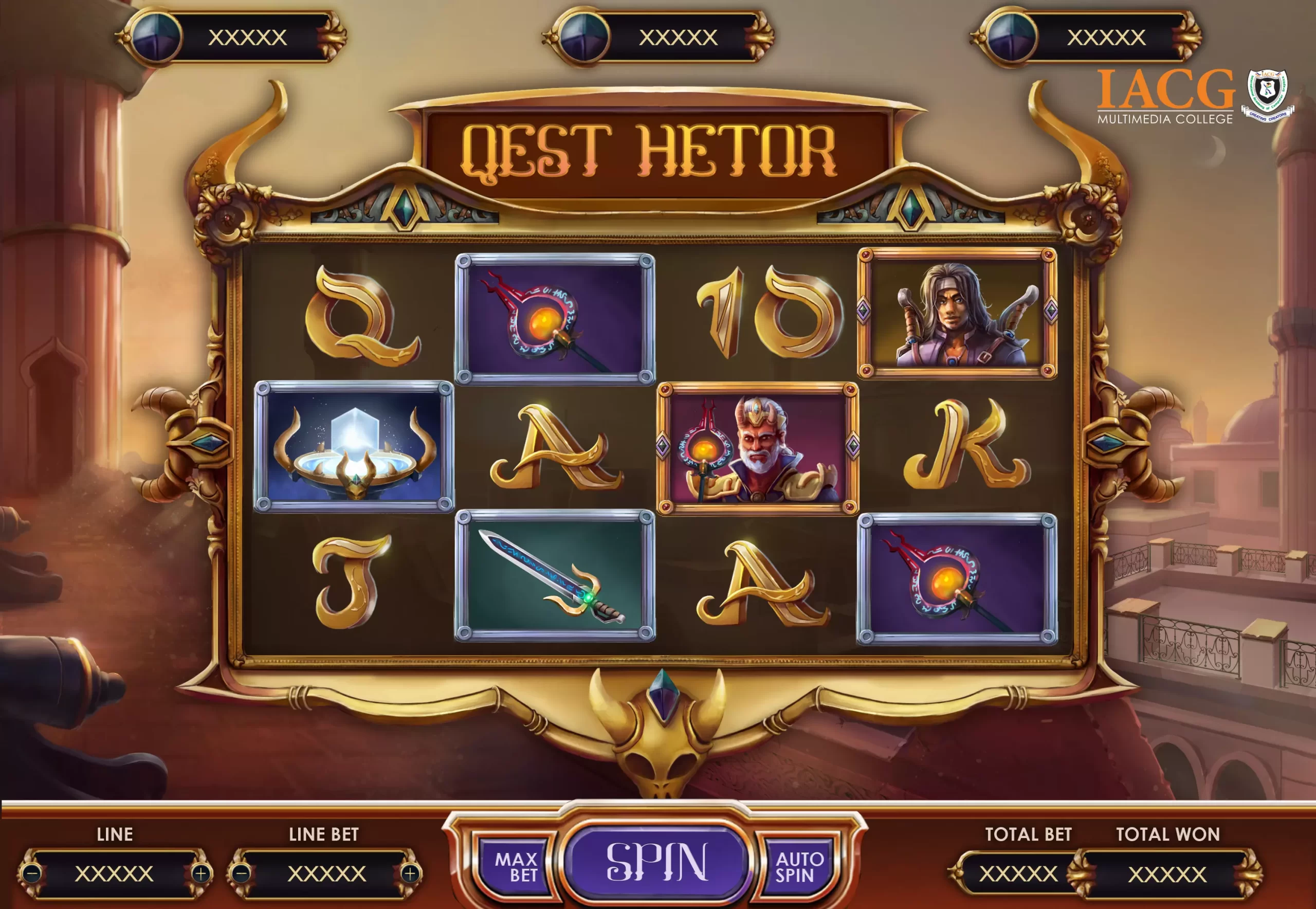Activate Auto Spin
Image resolution: width=1316 pixels, height=909 pixels.
[798, 866]
